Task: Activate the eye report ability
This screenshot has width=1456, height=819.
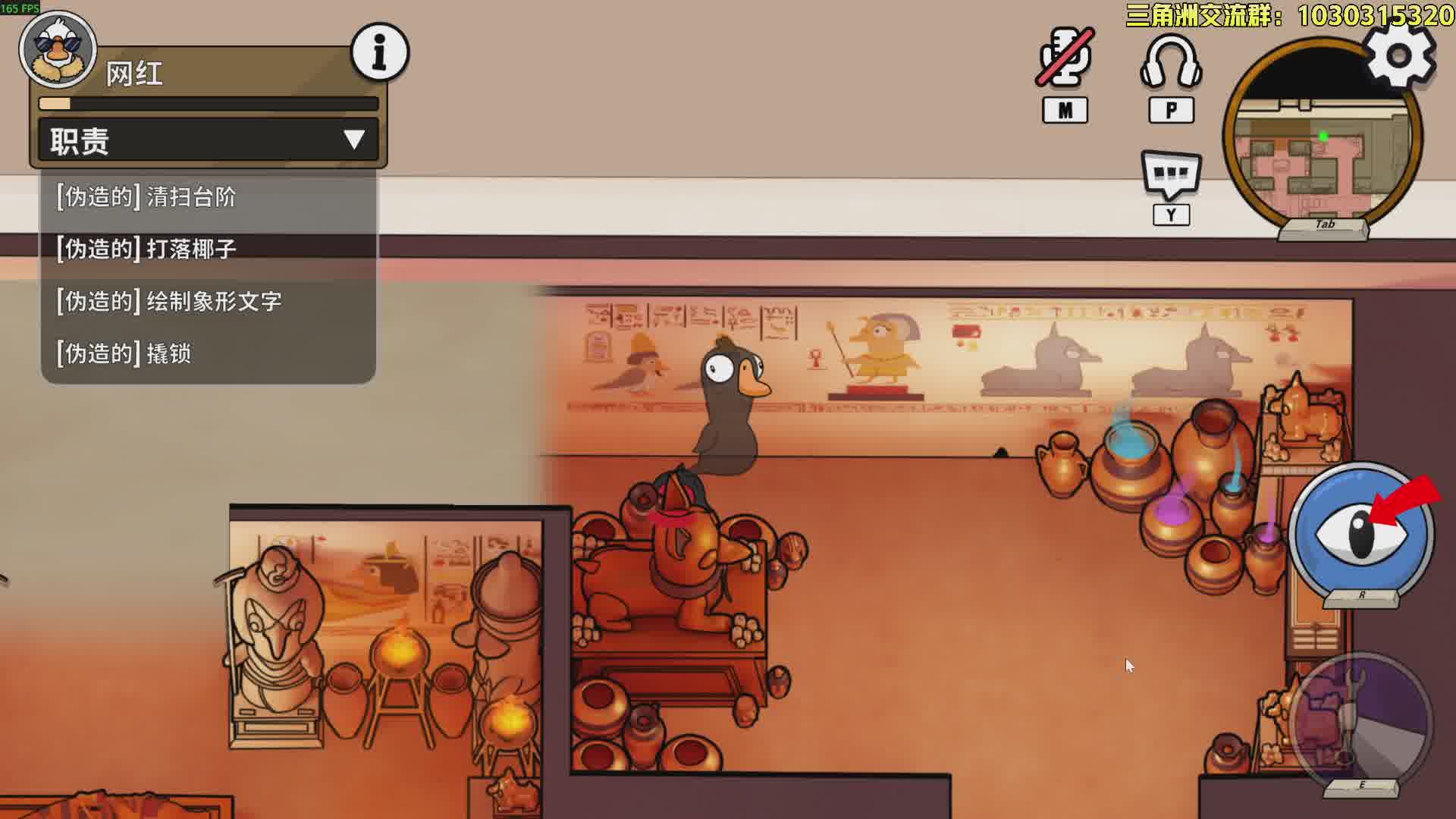Action: [1361, 532]
